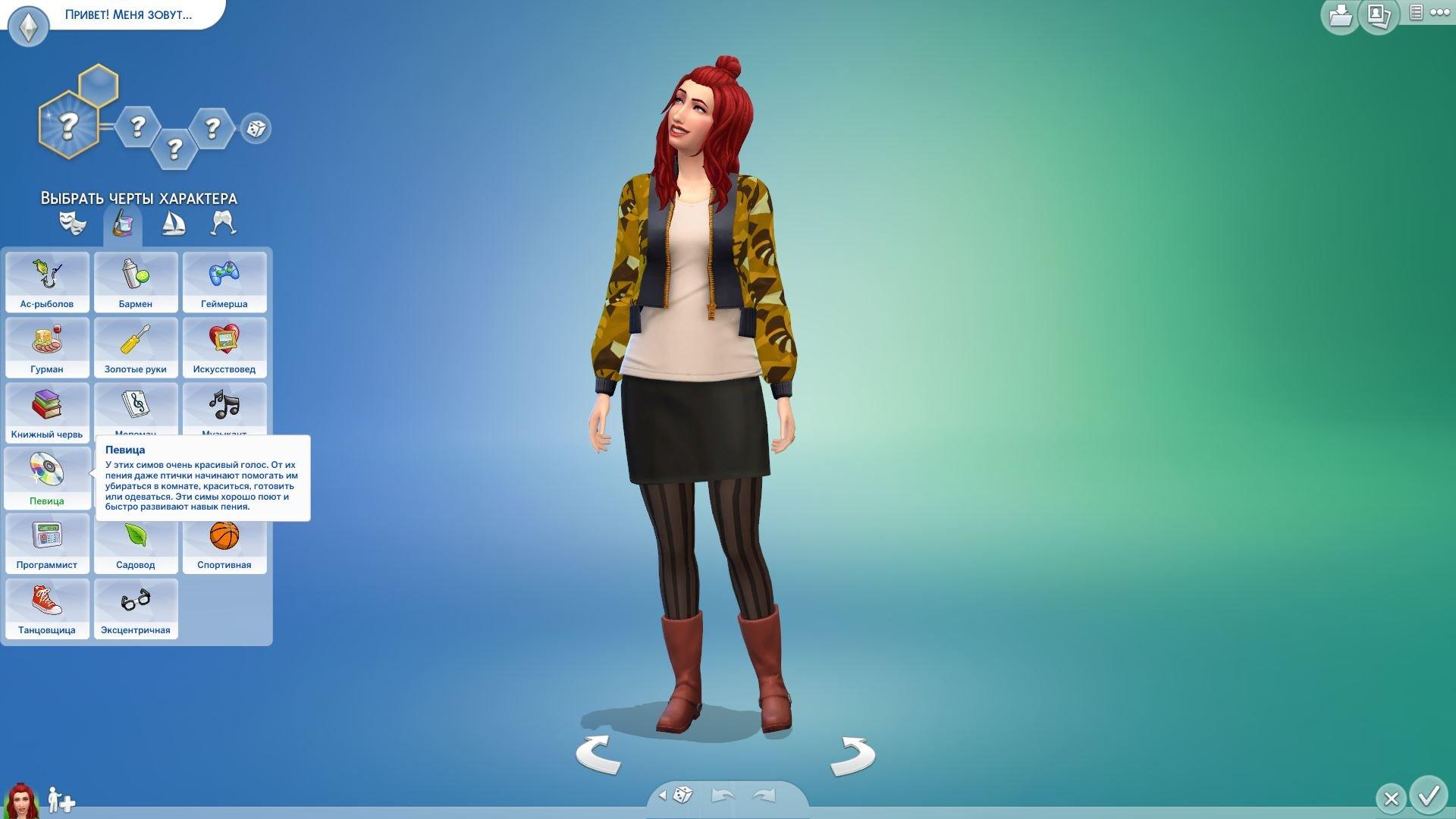Open the sailboat trait category tab

[x=173, y=223]
